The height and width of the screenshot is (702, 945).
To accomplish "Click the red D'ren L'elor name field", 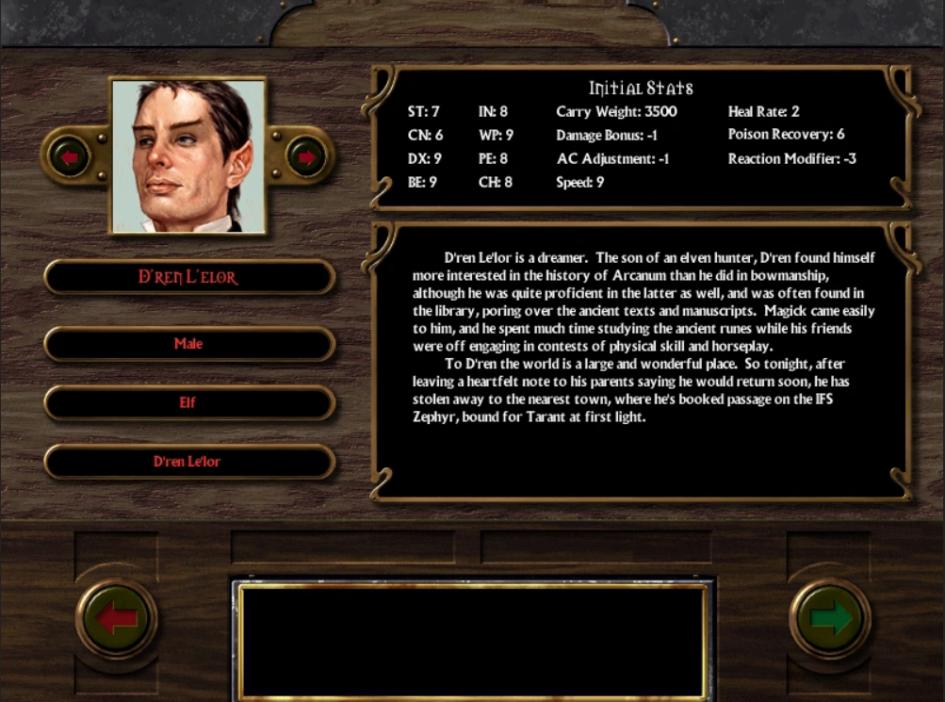I will [188, 277].
